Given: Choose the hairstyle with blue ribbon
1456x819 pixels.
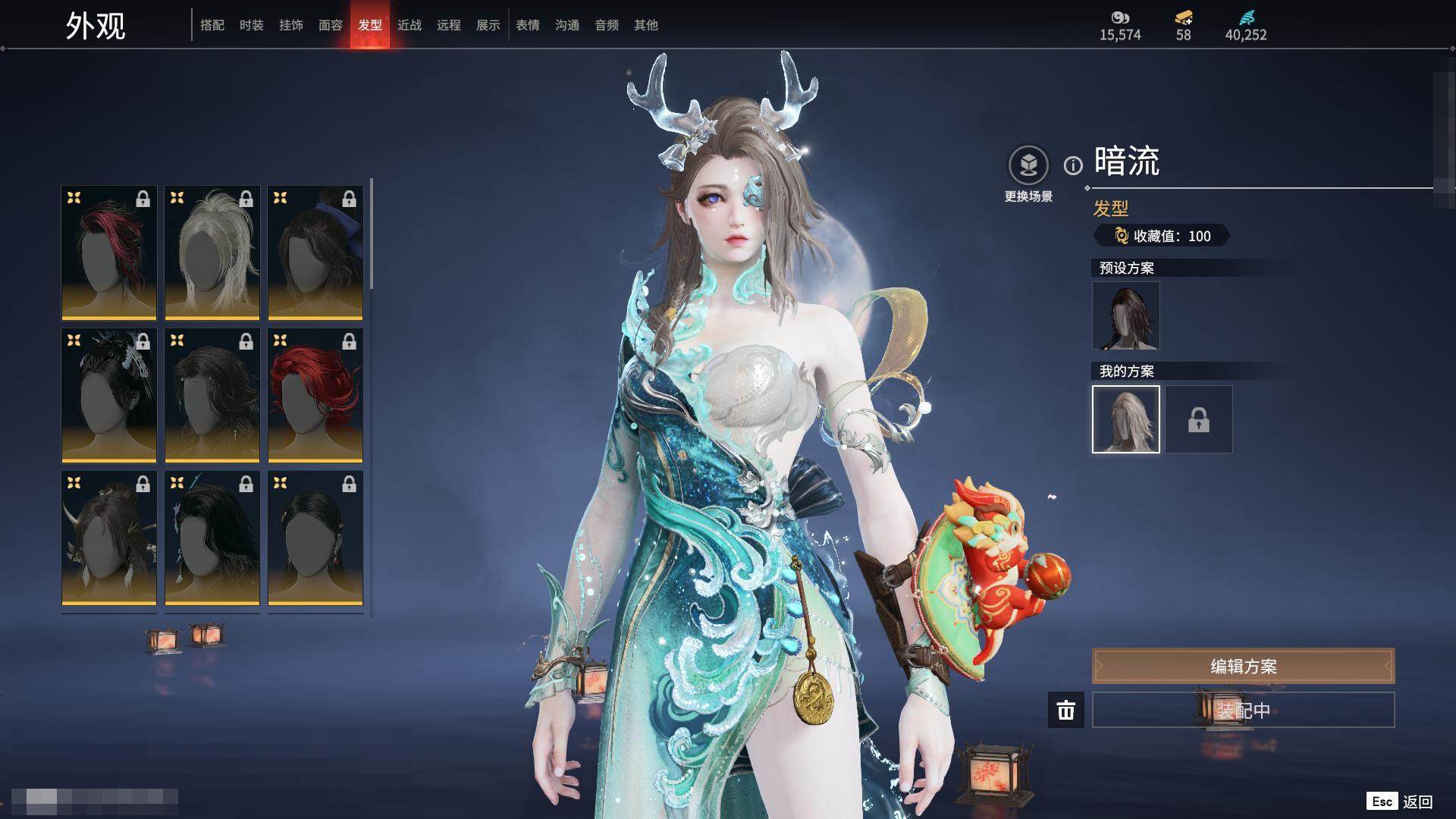Looking at the screenshot, I should [x=315, y=253].
